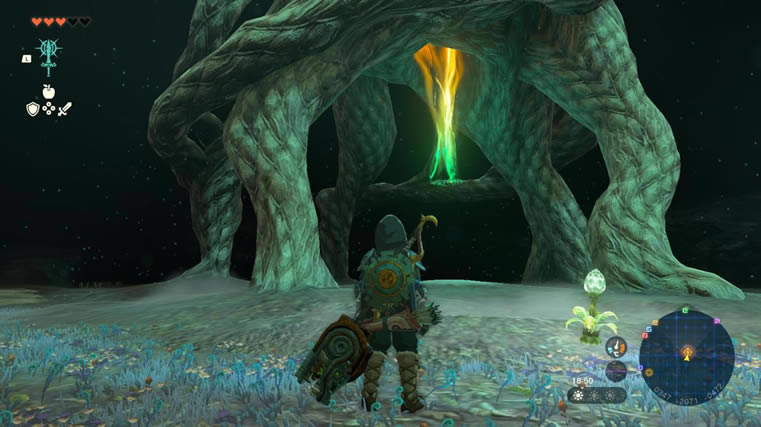Click the noise level sensor circle
761x427 pixels.
pos(616,370)
